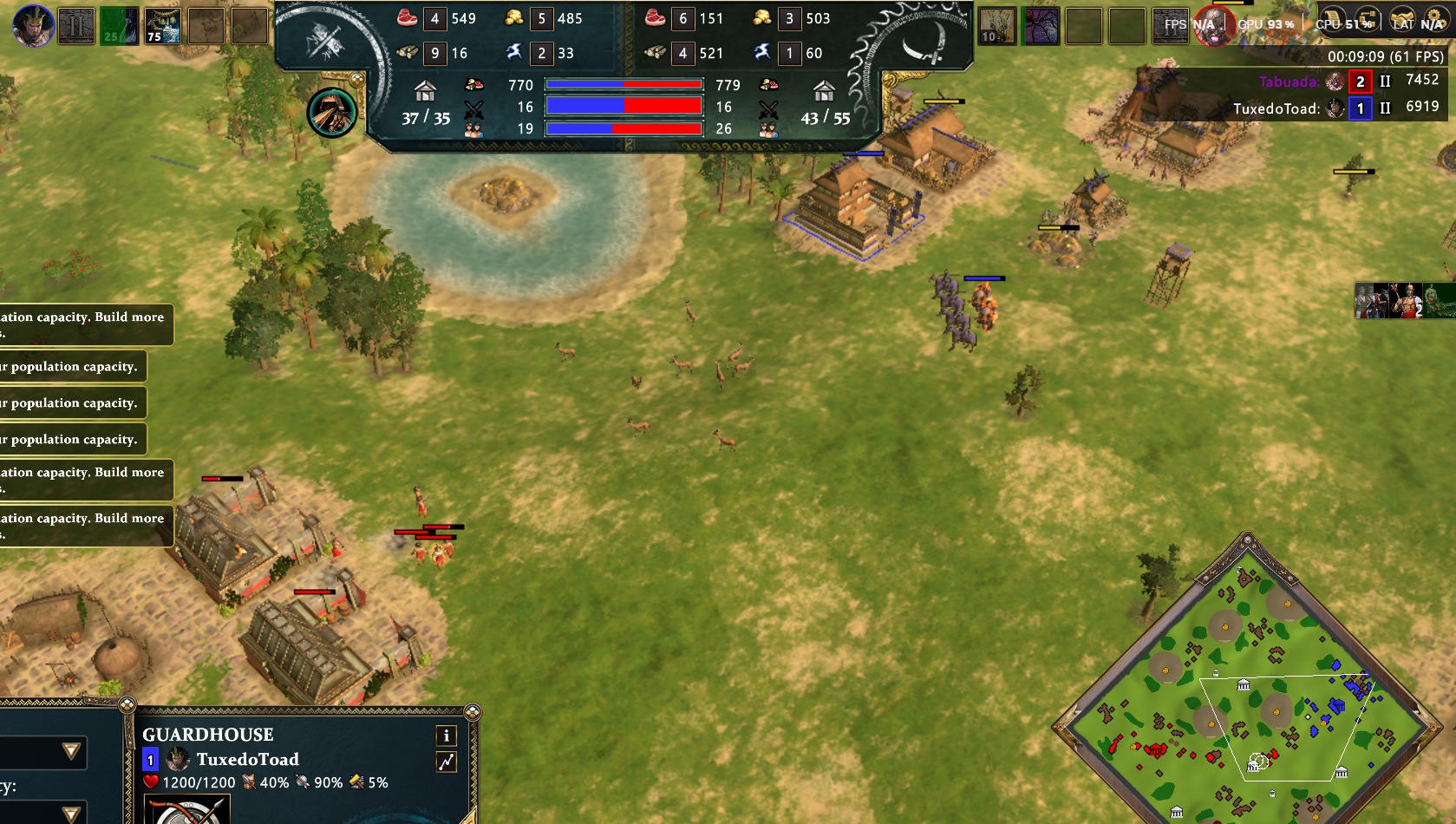The height and width of the screenshot is (824, 1456).
Task: Select the opponent's purple tree god power
Action: [1041, 26]
